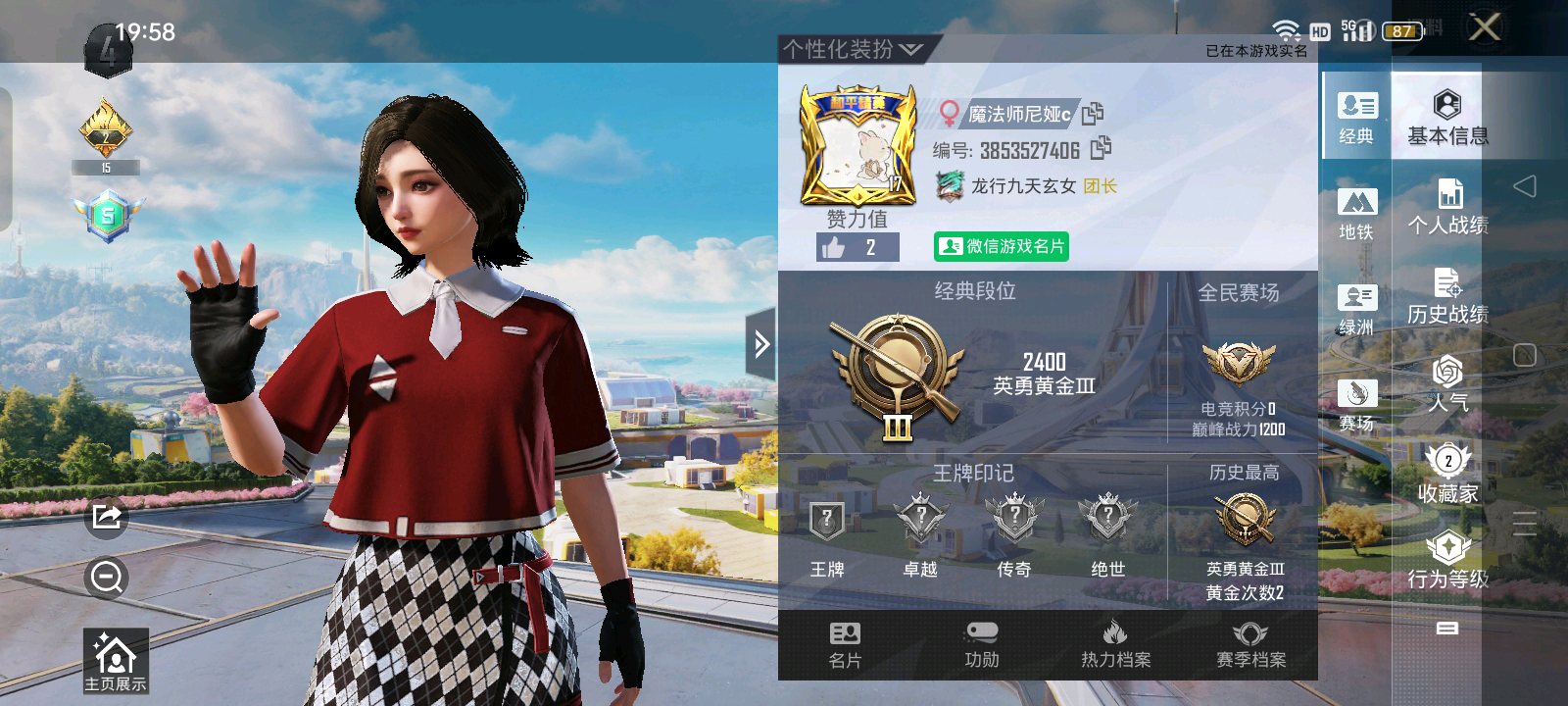This screenshot has width=1568, height=706.
Task: Select the 赛季档案 bottom tab
Action: pos(1250,645)
